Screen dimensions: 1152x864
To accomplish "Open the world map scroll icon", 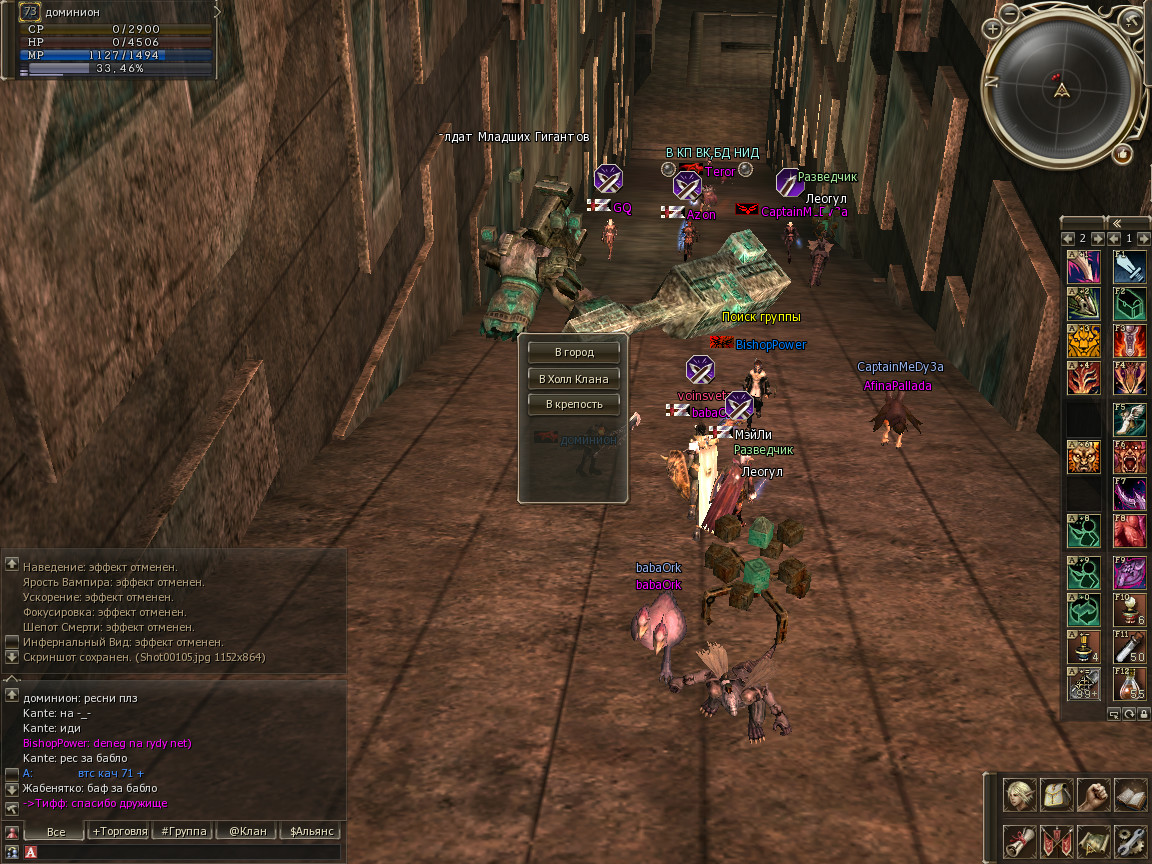I will pos(1094,840).
